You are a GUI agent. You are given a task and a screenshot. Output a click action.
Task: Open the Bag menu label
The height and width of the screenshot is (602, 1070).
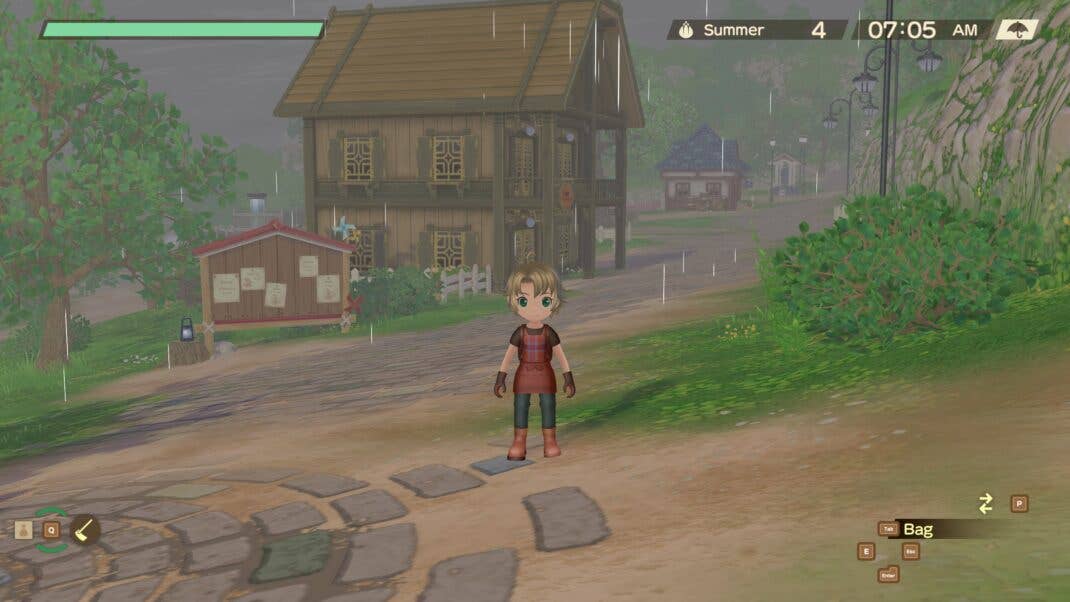click(918, 529)
